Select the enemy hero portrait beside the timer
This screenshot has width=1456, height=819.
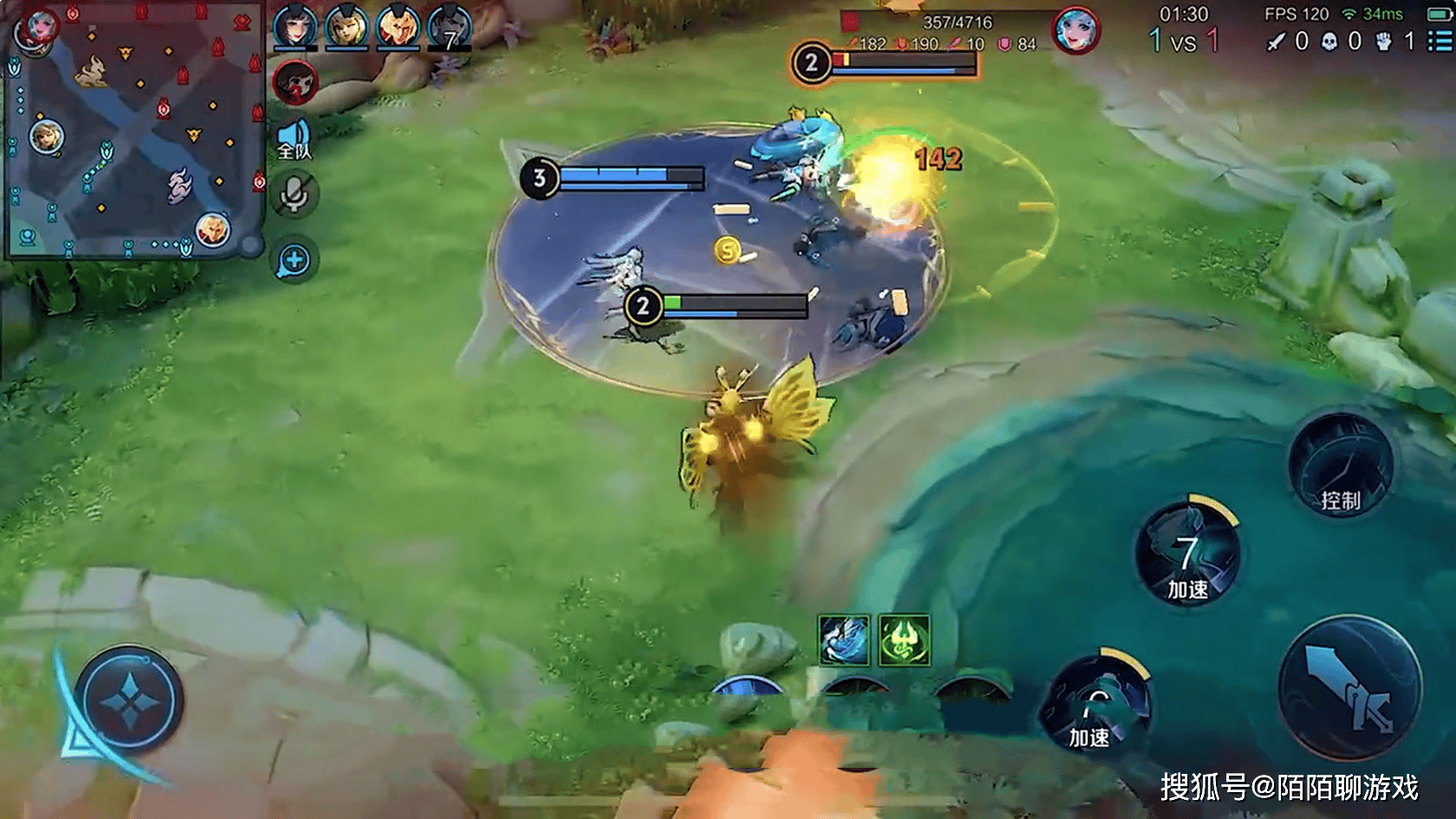pyautogui.click(x=1076, y=30)
